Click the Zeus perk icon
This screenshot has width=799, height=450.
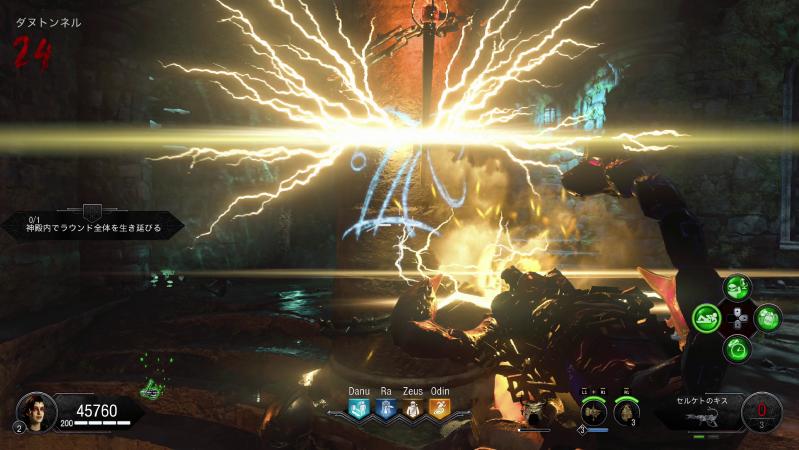pyautogui.click(x=413, y=408)
